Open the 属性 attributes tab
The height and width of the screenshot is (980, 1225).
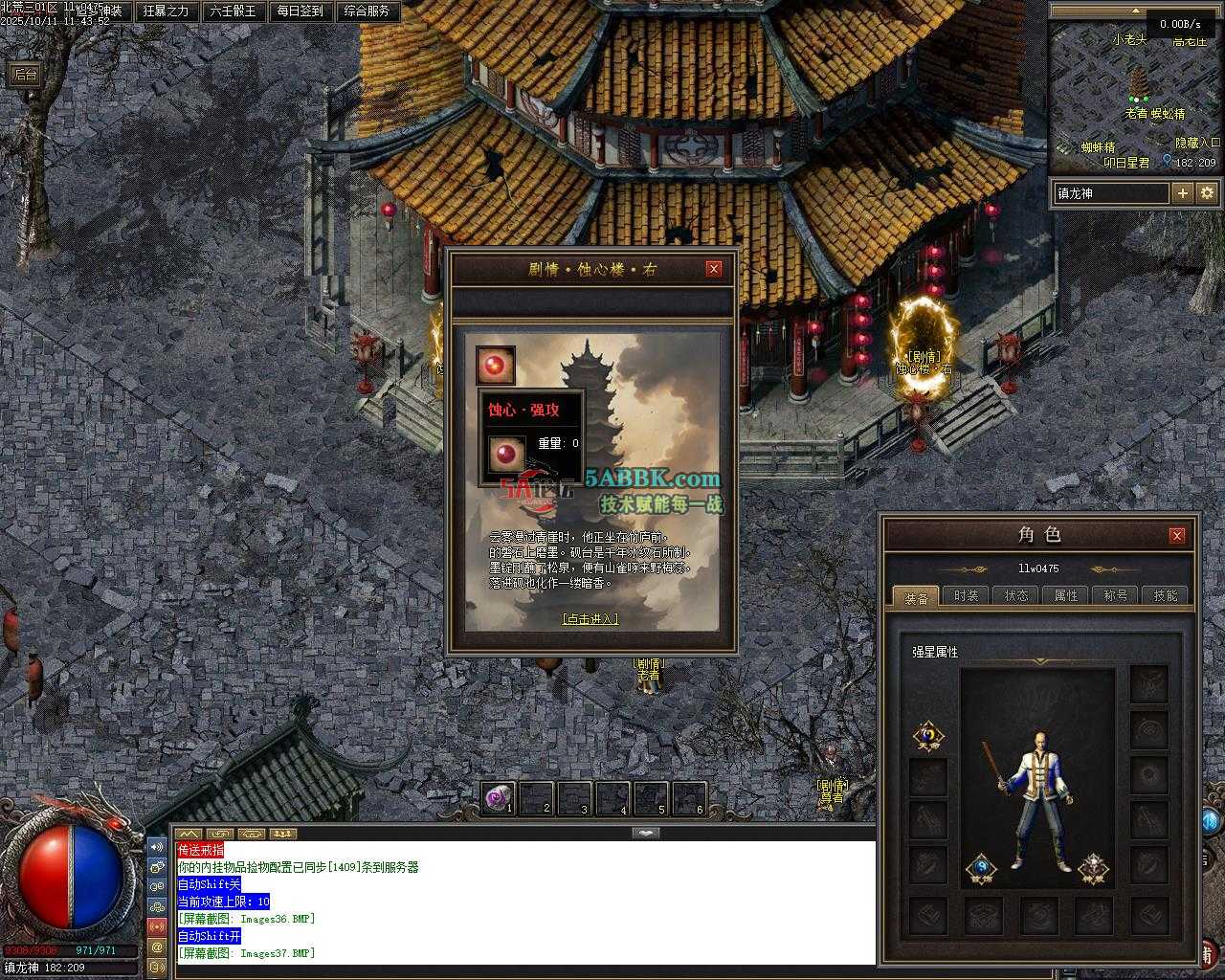coord(1066,595)
